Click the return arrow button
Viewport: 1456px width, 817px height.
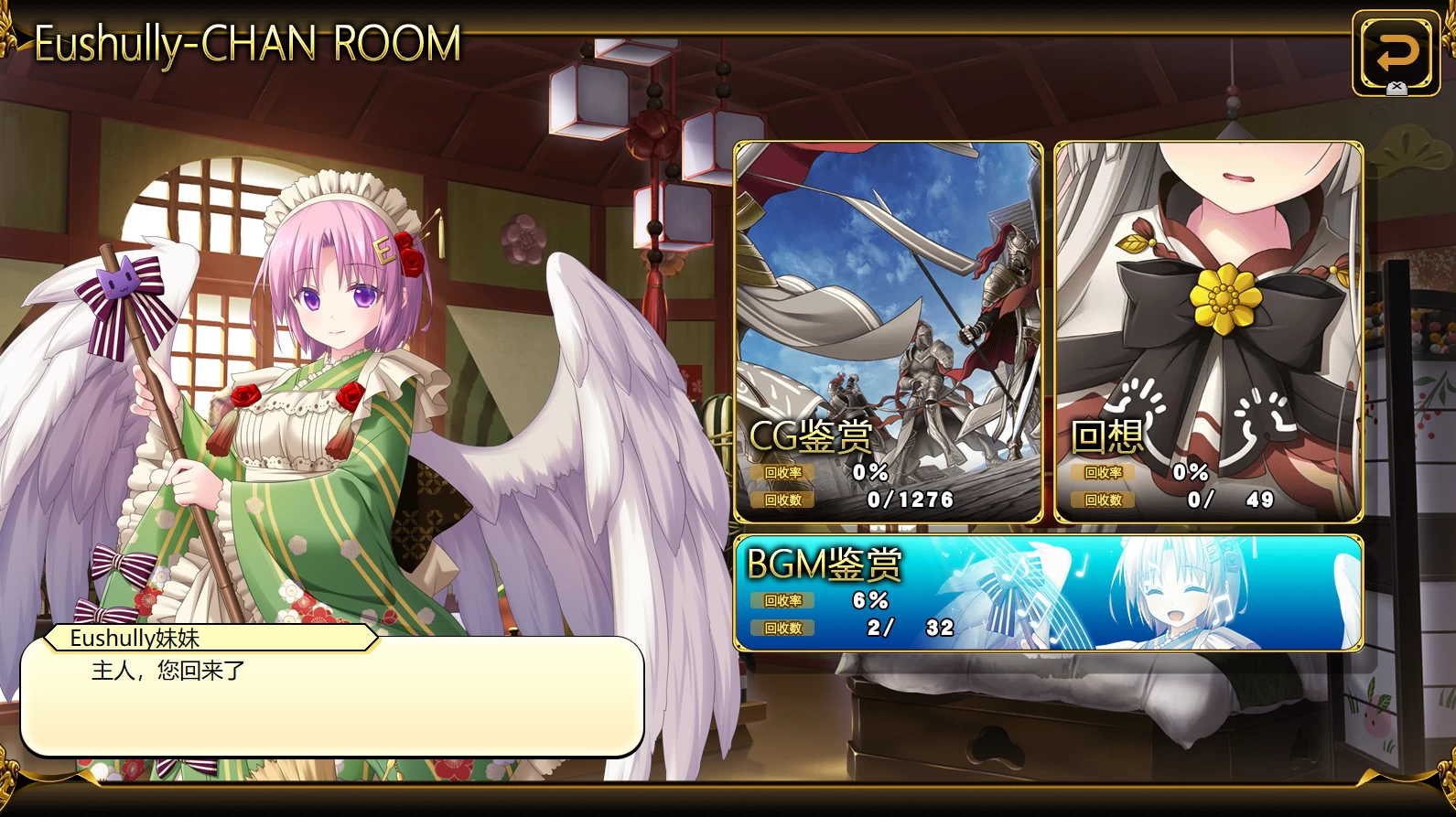coord(1396,53)
